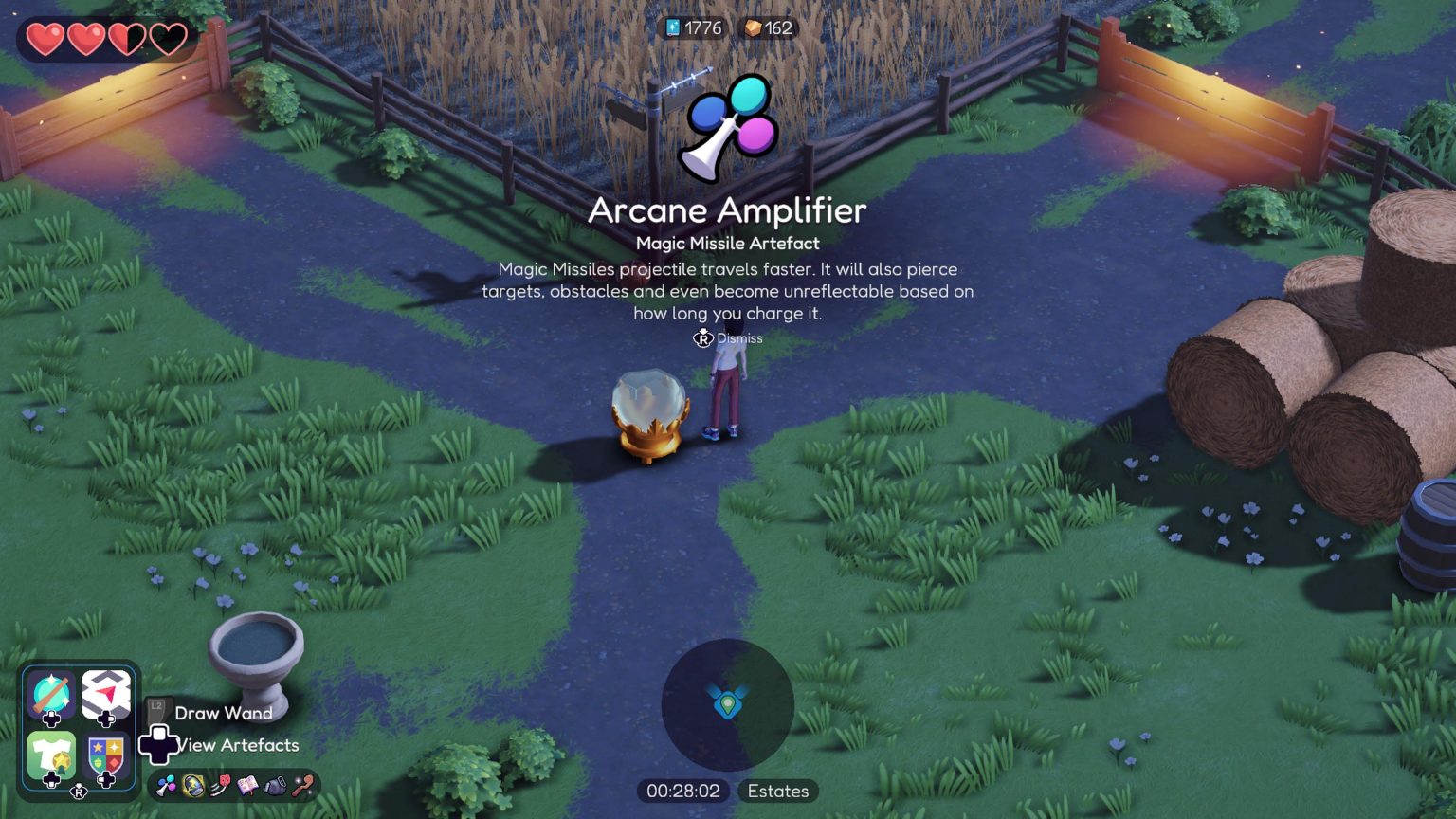Click the pouch bag icon in the artefact tray
Image resolution: width=1456 pixels, height=819 pixels.
277,784
